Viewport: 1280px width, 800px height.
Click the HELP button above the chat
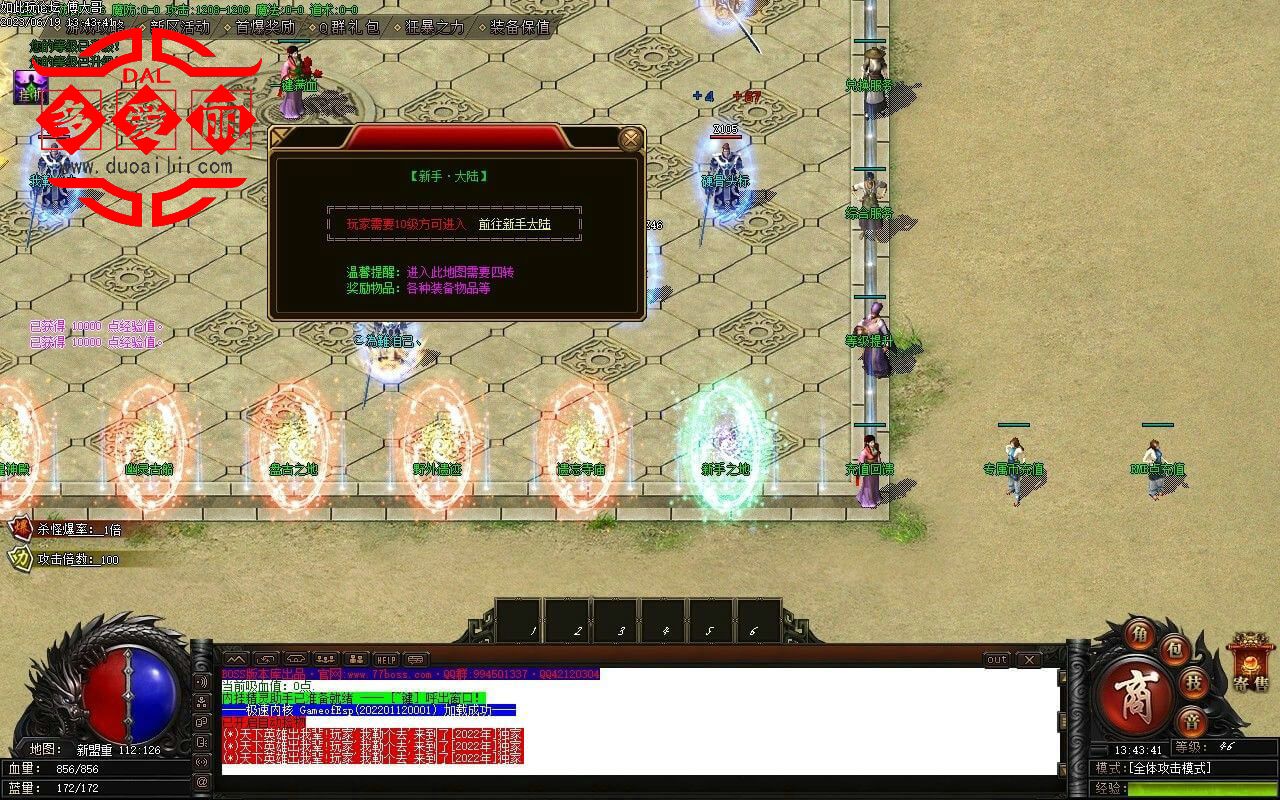point(386,660)
